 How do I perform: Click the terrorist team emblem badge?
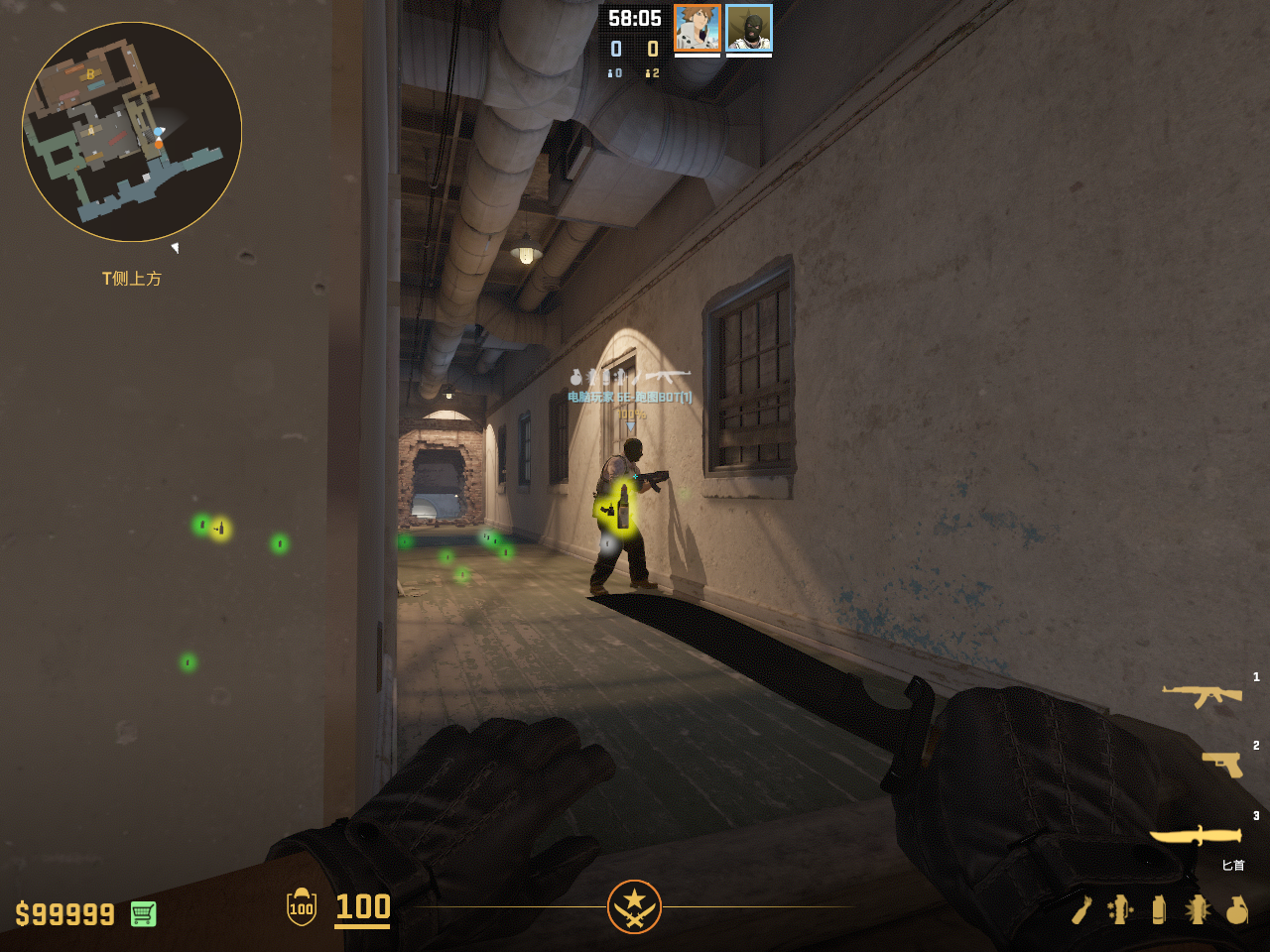pyautogui.click(x=634, y=906)
